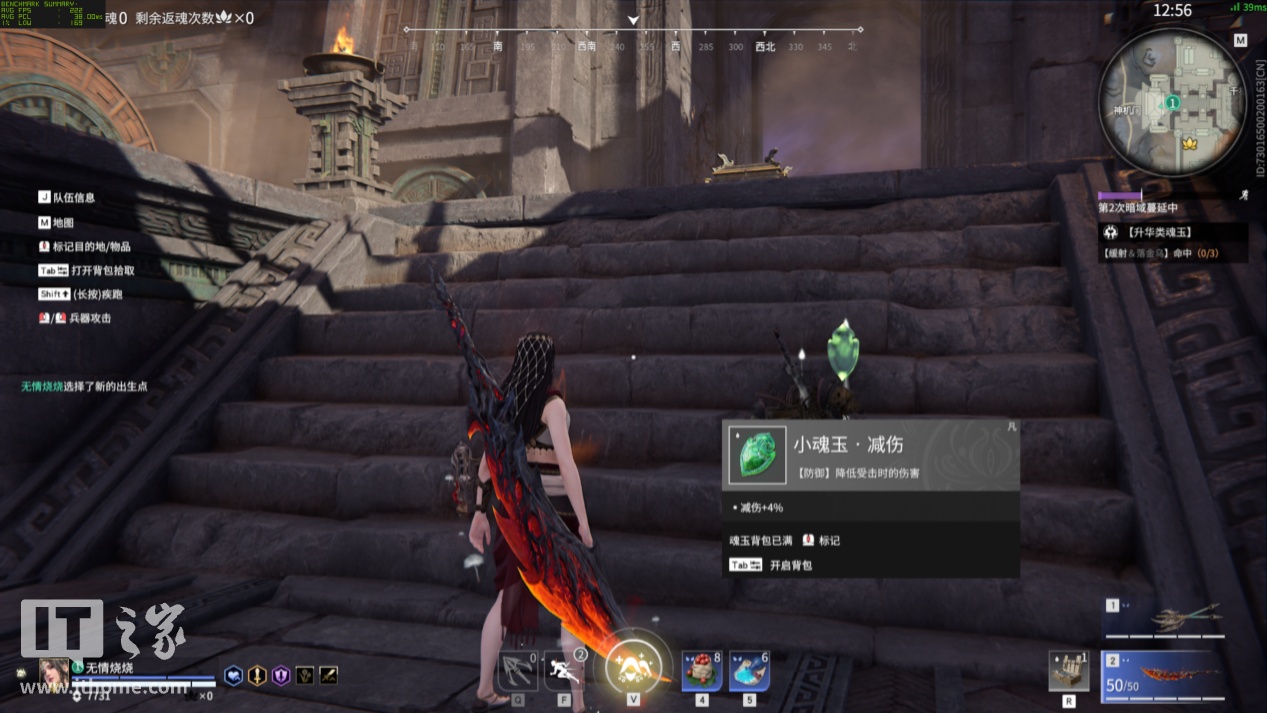Open the circular minimap
The height and width of the screenshot is (713, 1267).
[1172, 102]
